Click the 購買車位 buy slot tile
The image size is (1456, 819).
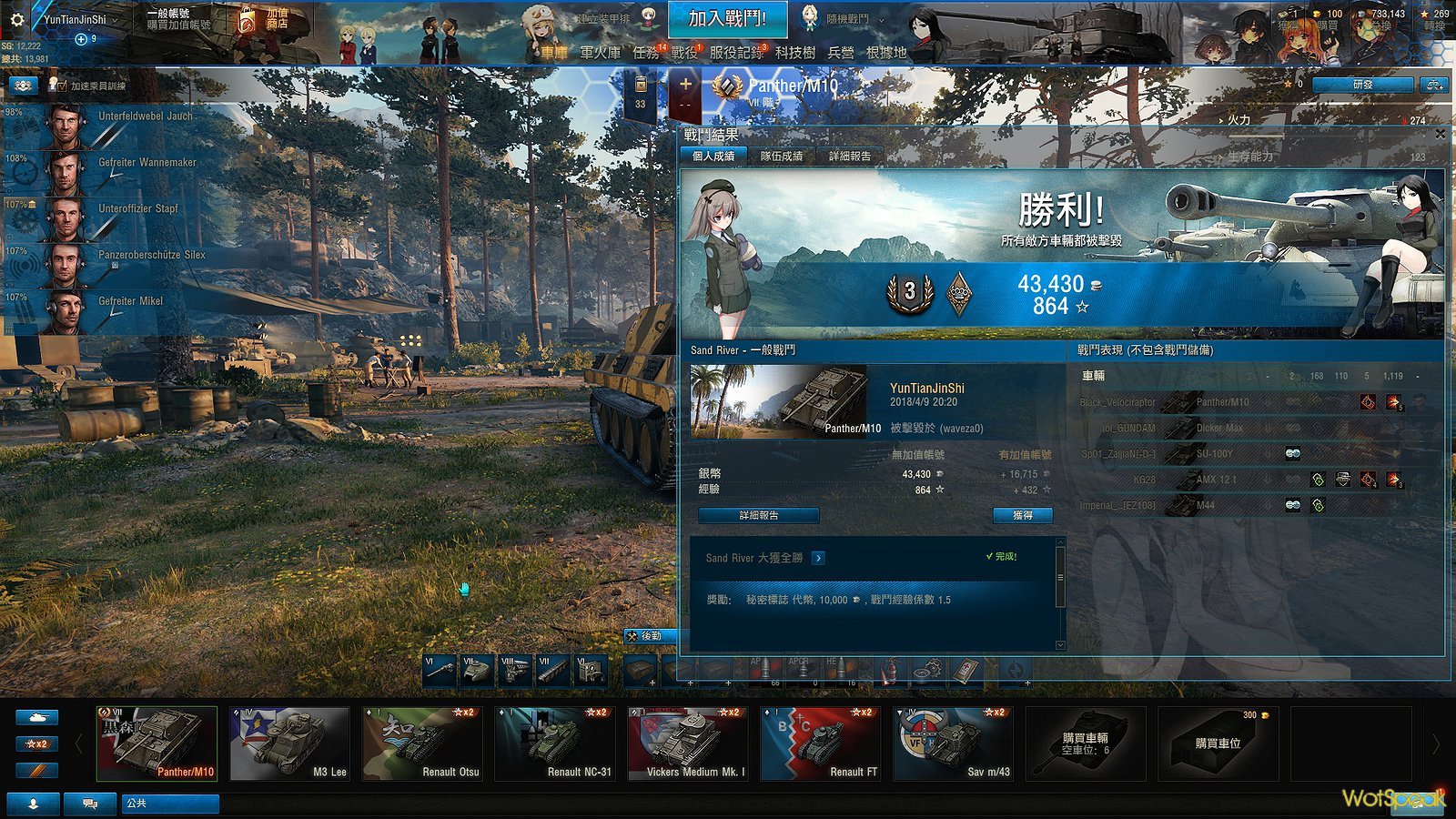(x=1218, y=743)
